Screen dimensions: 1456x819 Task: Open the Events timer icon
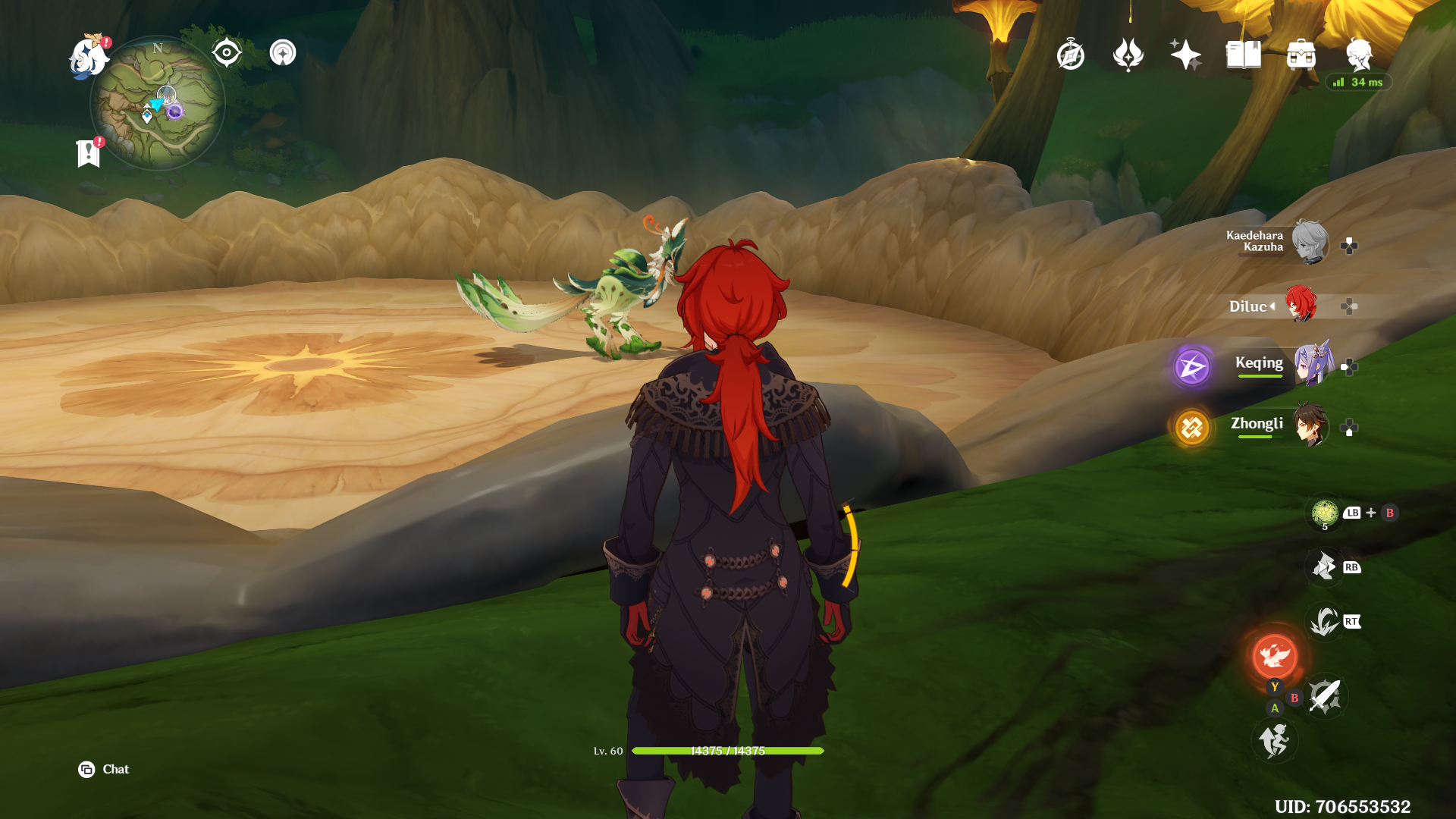pos(1069,55)
